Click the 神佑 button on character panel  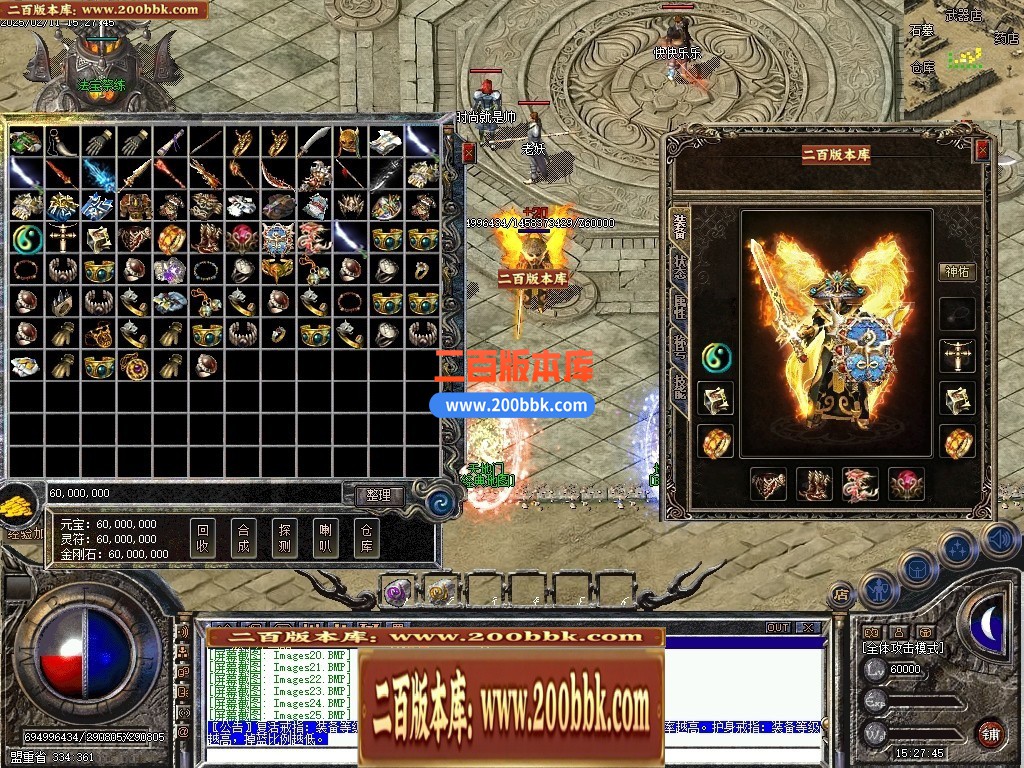pyautogui.click(x=957, y=271)
